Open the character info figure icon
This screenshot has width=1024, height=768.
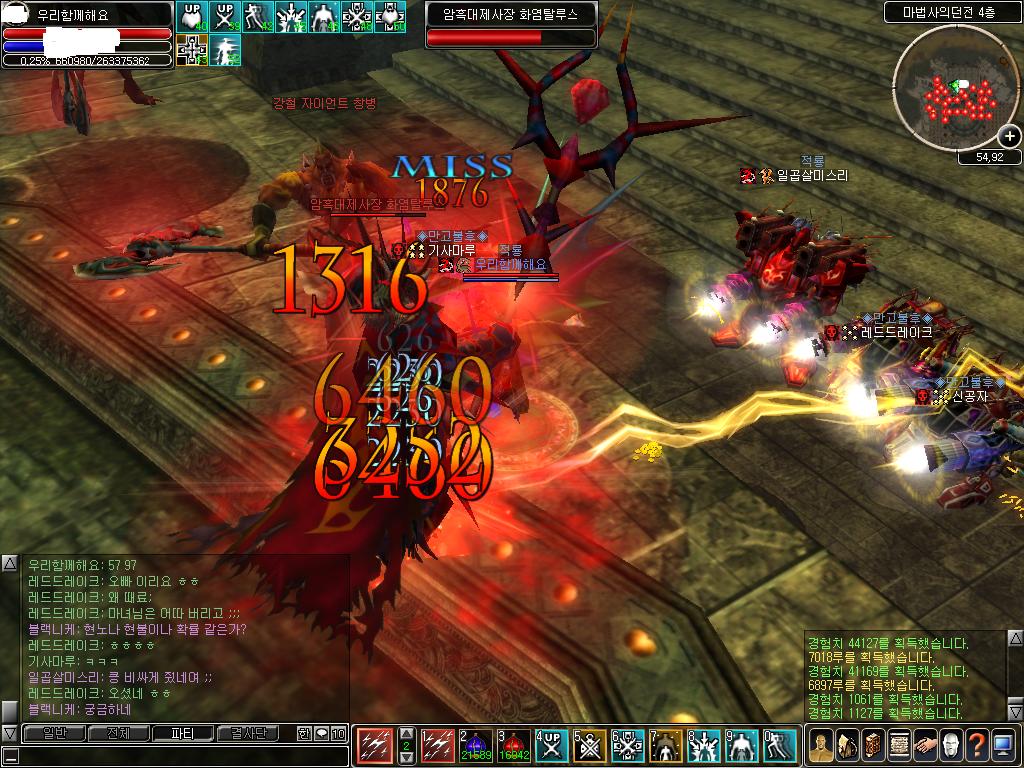click(821, 745)
